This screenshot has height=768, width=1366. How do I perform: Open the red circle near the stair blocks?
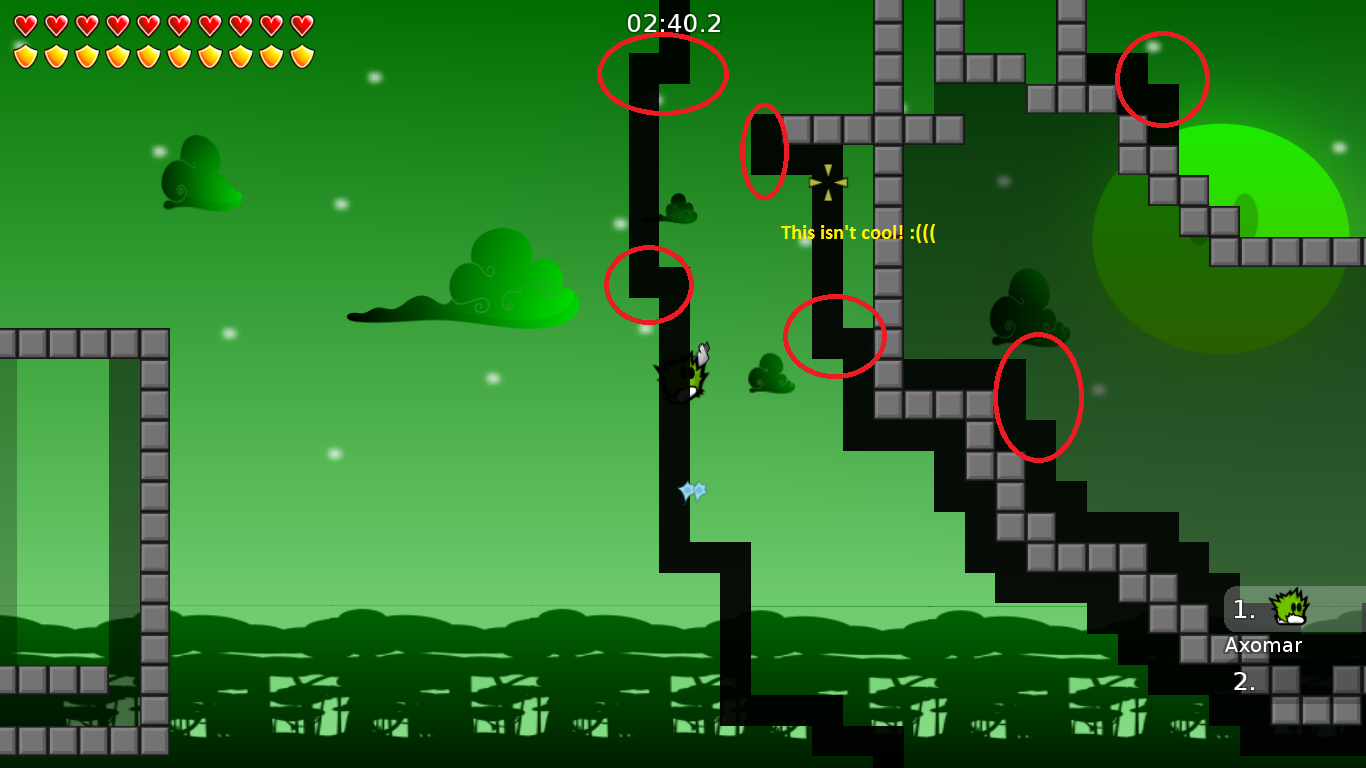click(x=1038, y=397)
